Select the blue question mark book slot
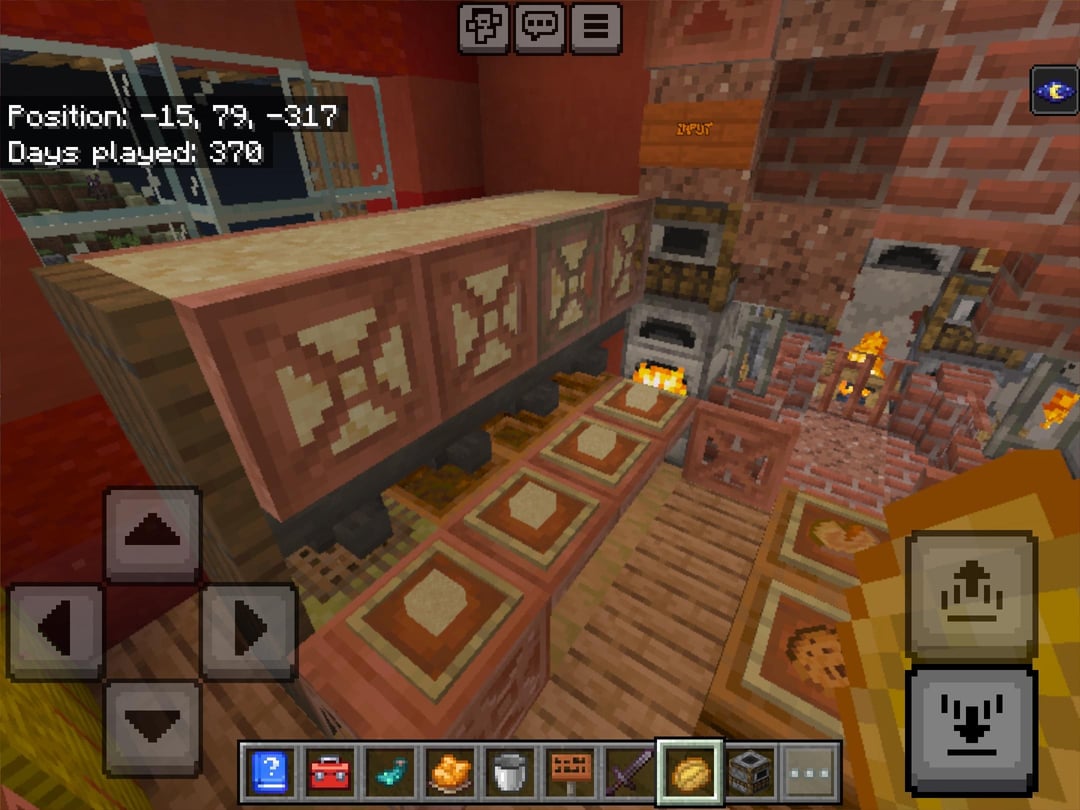The height and width of the screenshot is (810, 1080). coord(270,773)
